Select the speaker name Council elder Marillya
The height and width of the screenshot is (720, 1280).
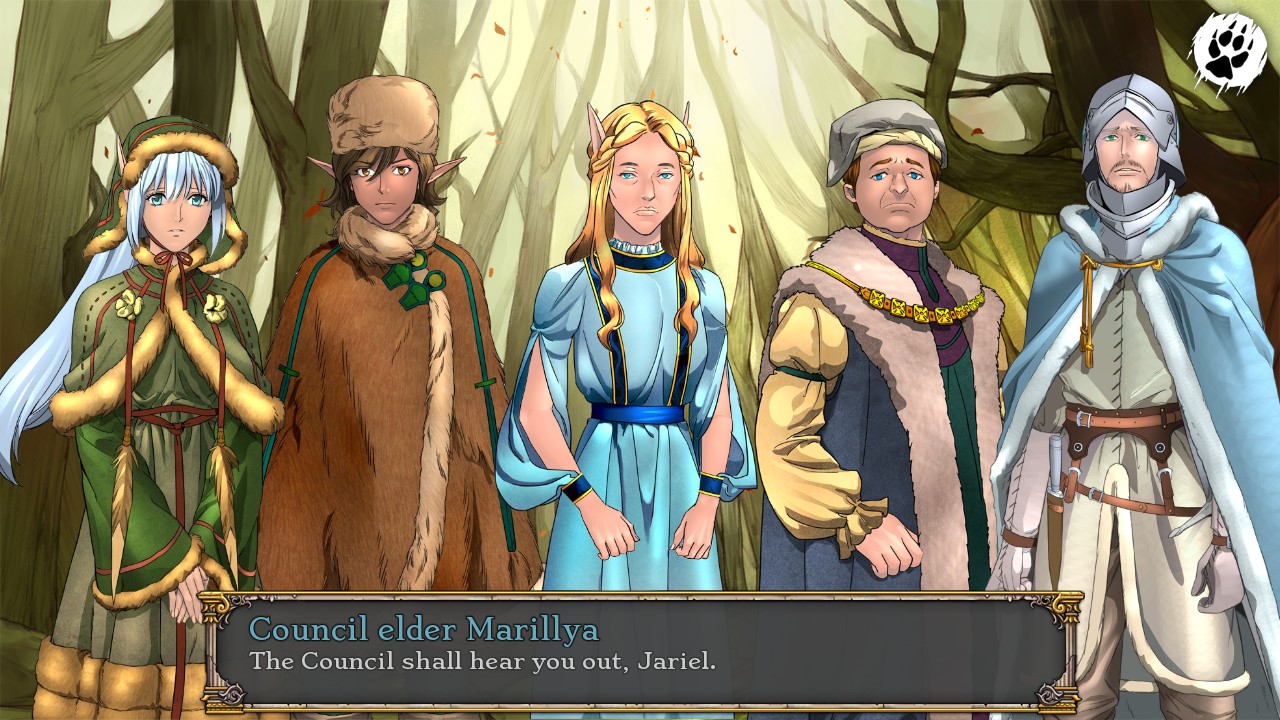423,631
